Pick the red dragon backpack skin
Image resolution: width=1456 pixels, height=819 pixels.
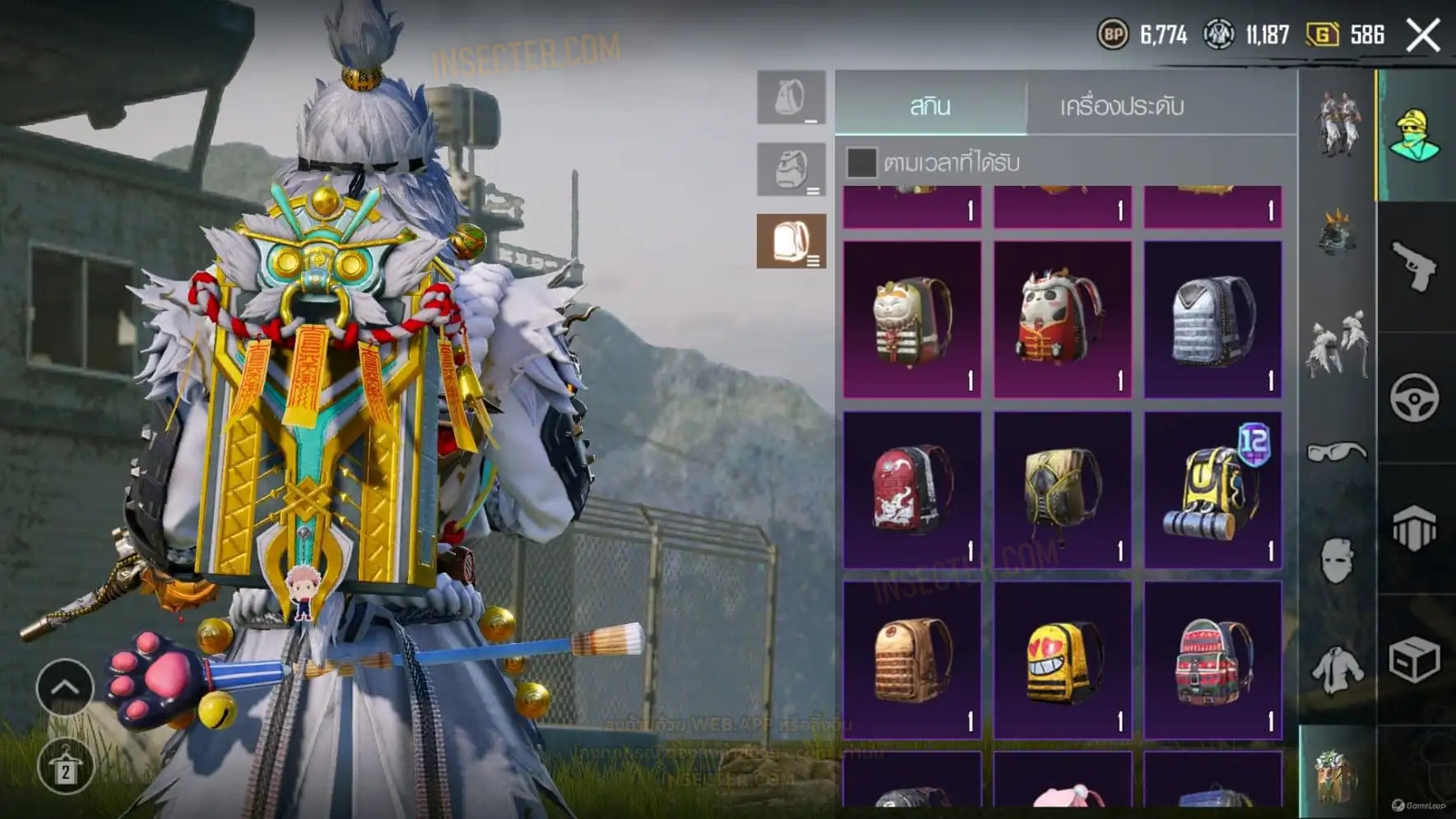(912, 490)
